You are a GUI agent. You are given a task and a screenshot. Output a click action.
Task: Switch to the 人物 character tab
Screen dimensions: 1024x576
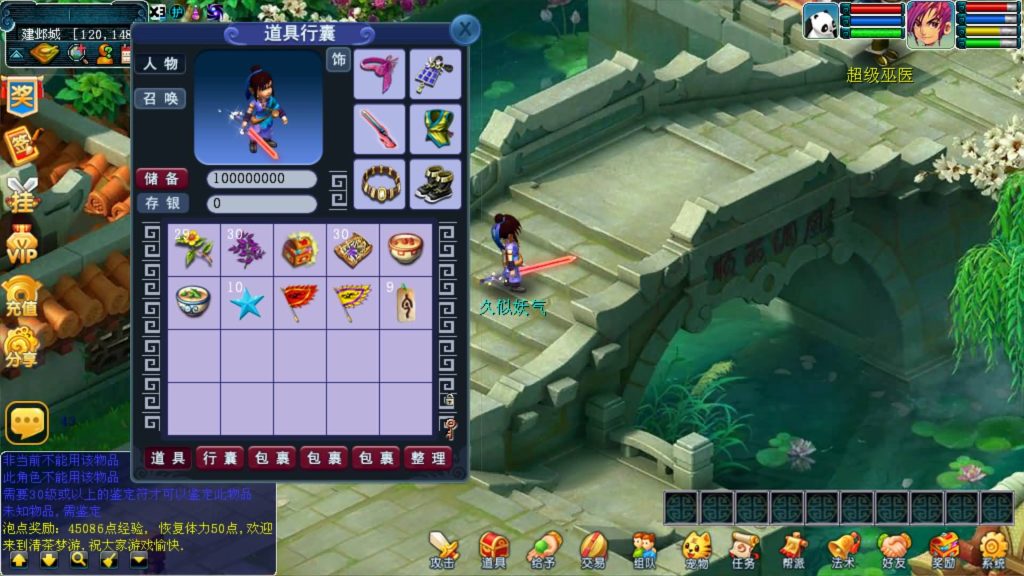click(160, 63)
